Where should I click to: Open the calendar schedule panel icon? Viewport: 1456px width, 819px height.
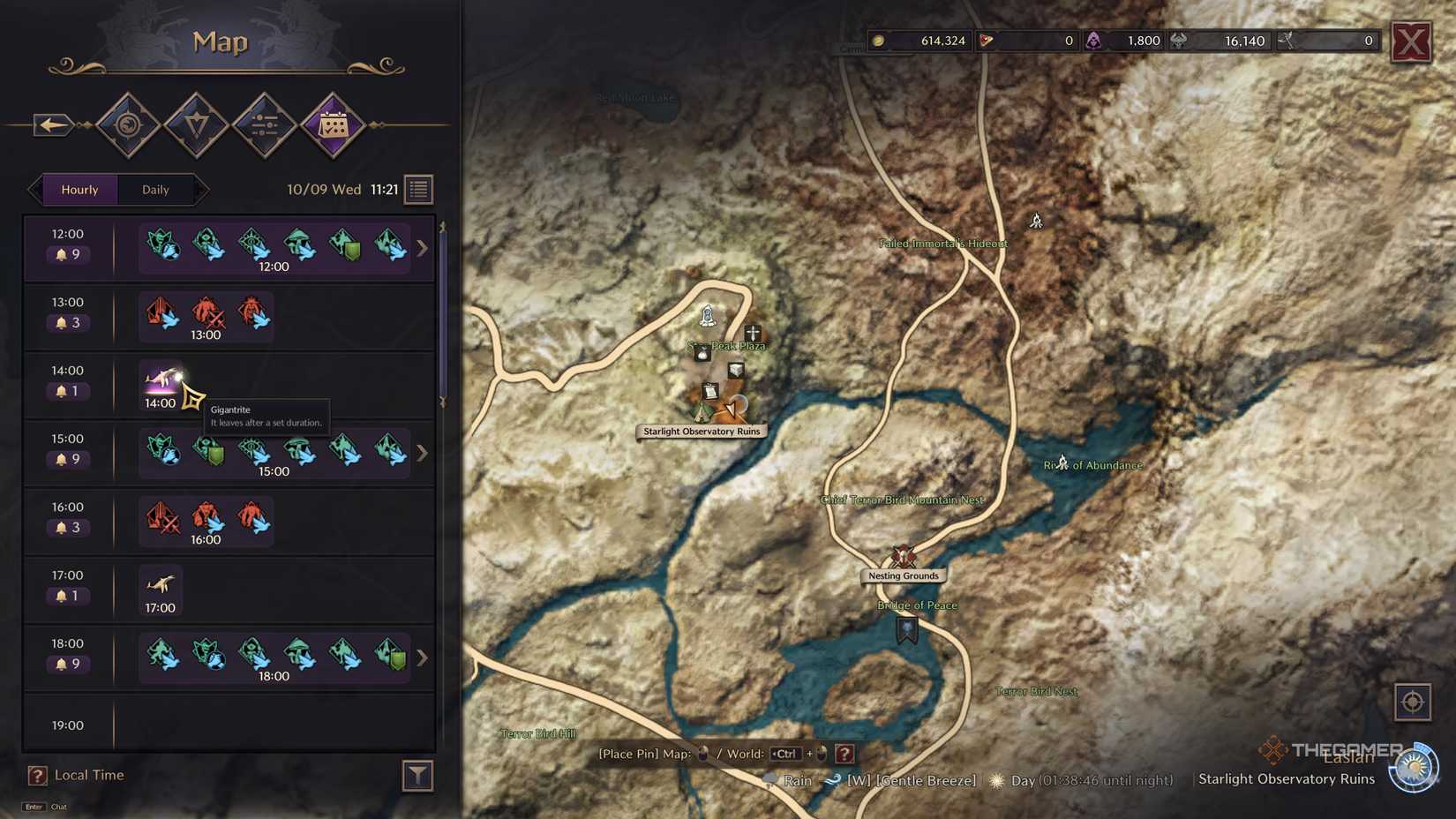pyautogui.click(x=333, y=125)
